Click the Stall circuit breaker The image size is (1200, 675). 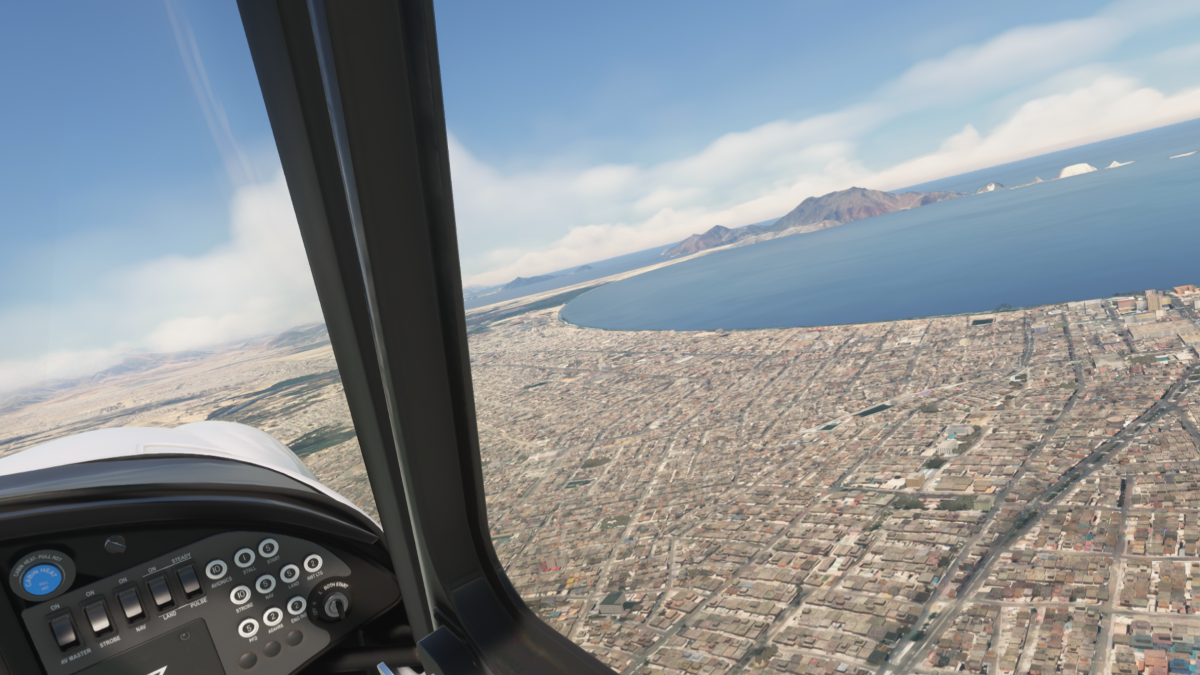click(x=245, y=557)
